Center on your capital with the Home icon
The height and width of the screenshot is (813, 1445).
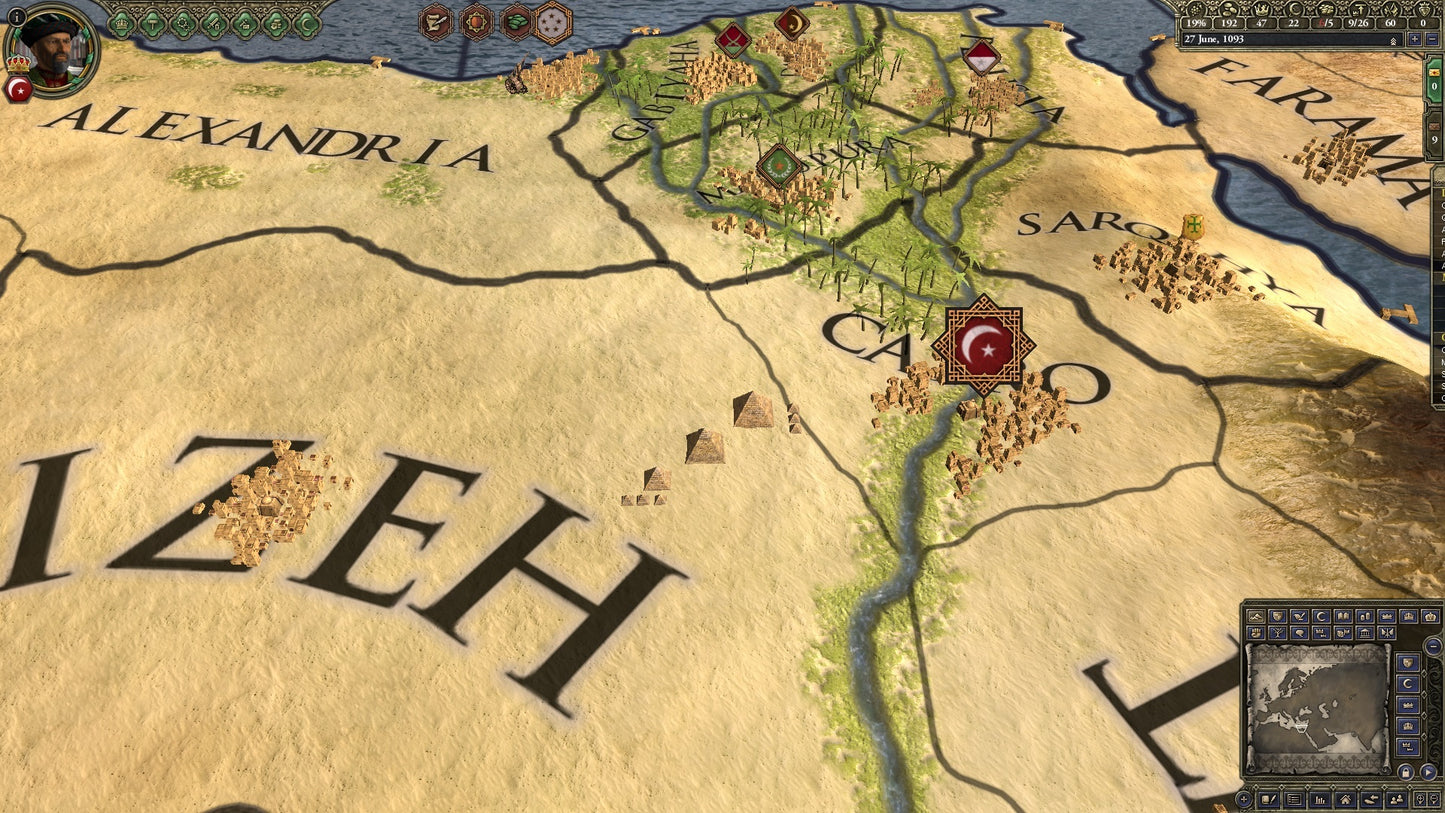tap(1345, 800)
